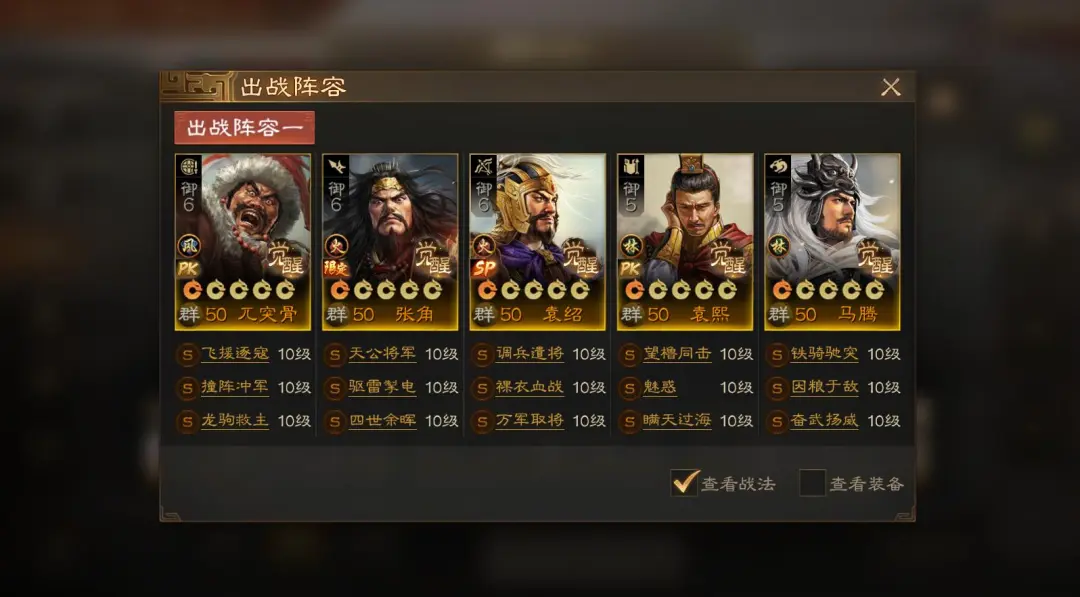View the 马腾 general card

click(832, 241)
